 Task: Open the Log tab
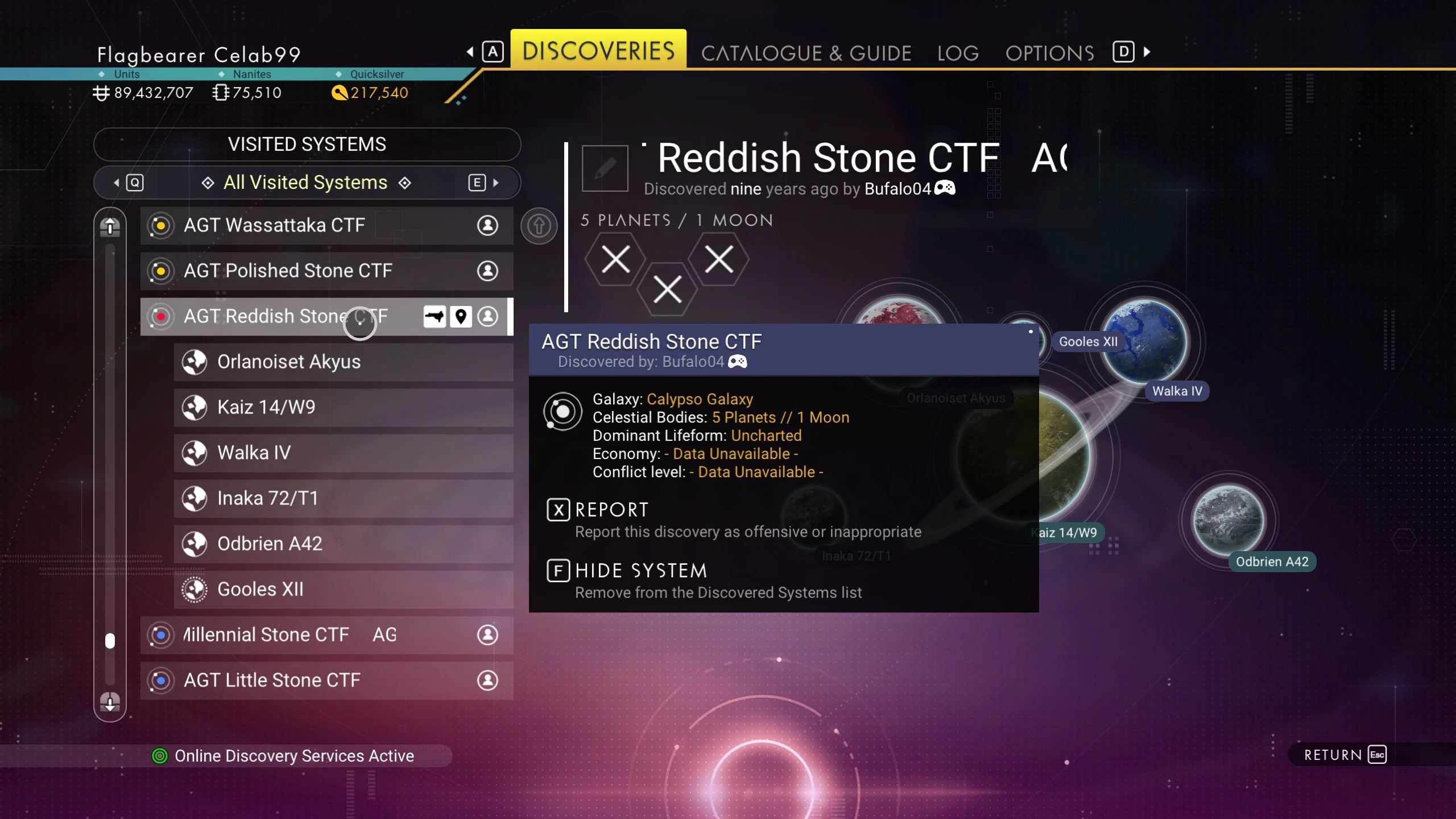pyautogui.click(x=958, y=53)
